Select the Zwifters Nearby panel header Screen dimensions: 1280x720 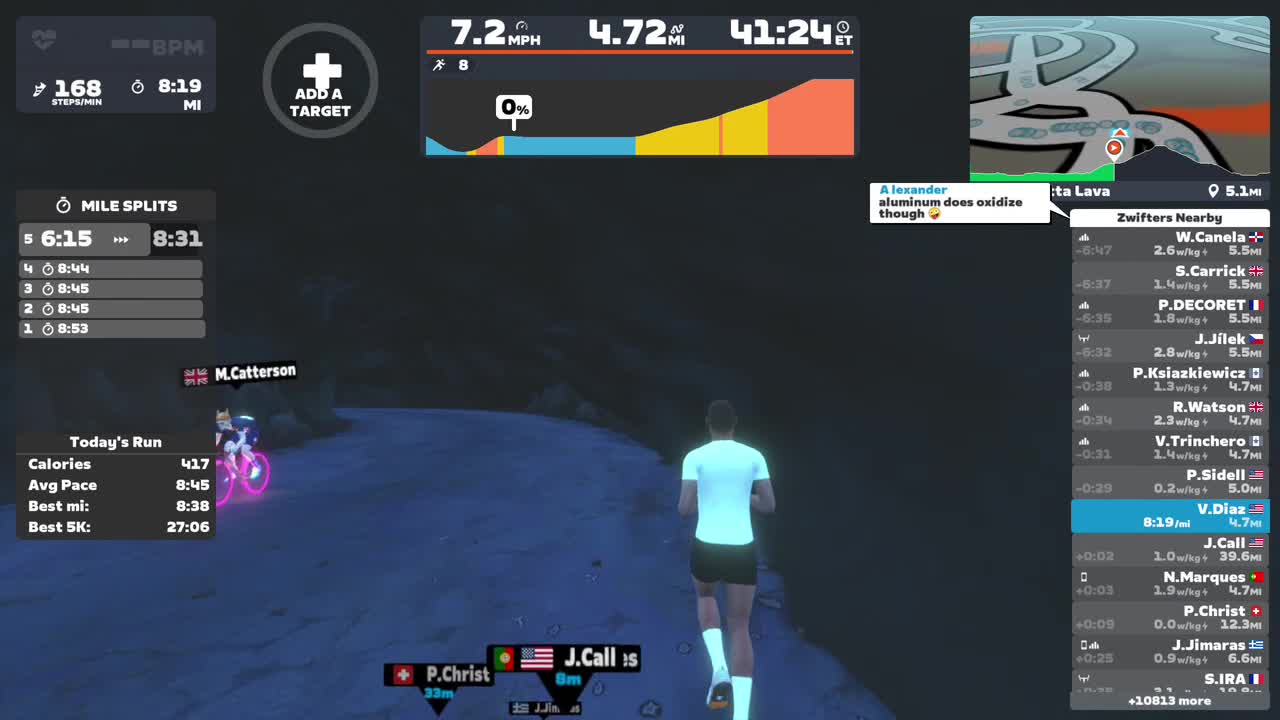[x=1169, y=217]
